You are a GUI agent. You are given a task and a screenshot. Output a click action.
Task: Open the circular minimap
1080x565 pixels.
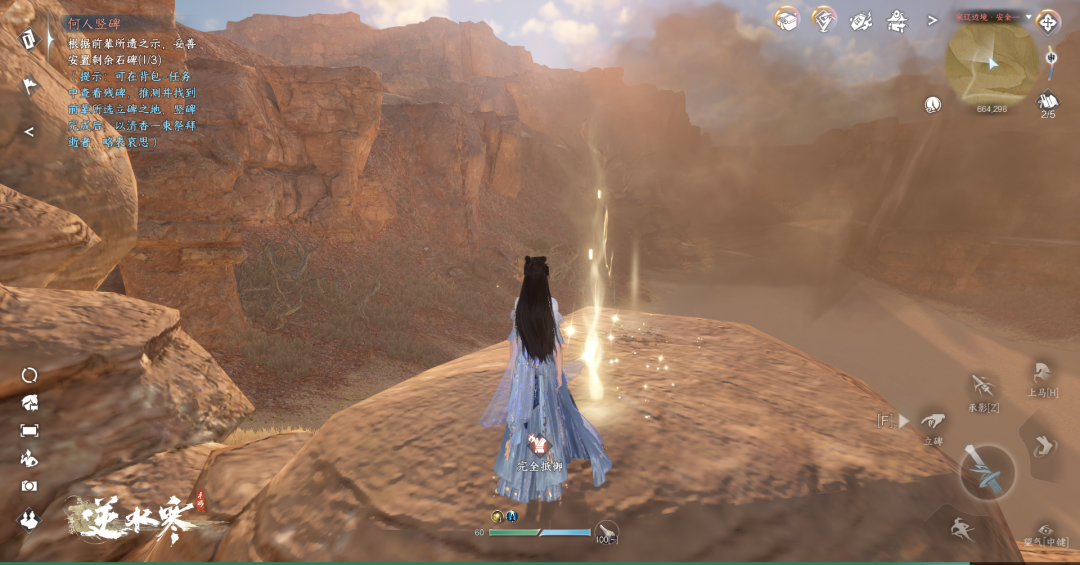991,62
